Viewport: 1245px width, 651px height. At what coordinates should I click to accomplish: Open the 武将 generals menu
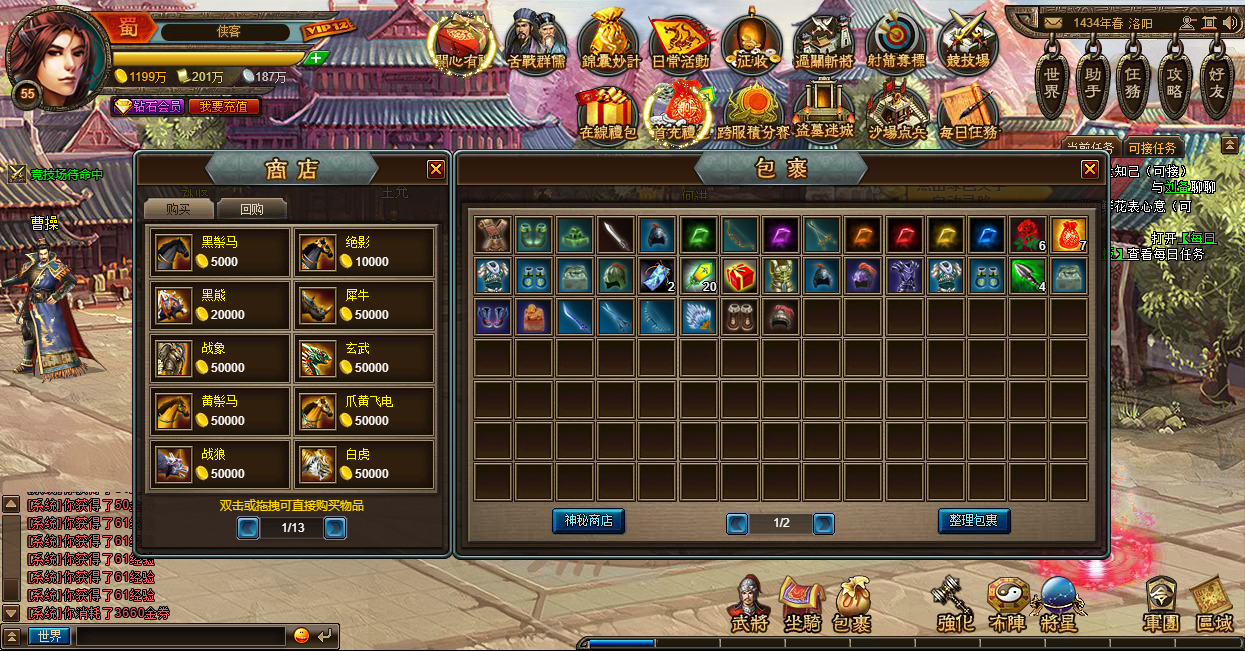click(750, 603)
